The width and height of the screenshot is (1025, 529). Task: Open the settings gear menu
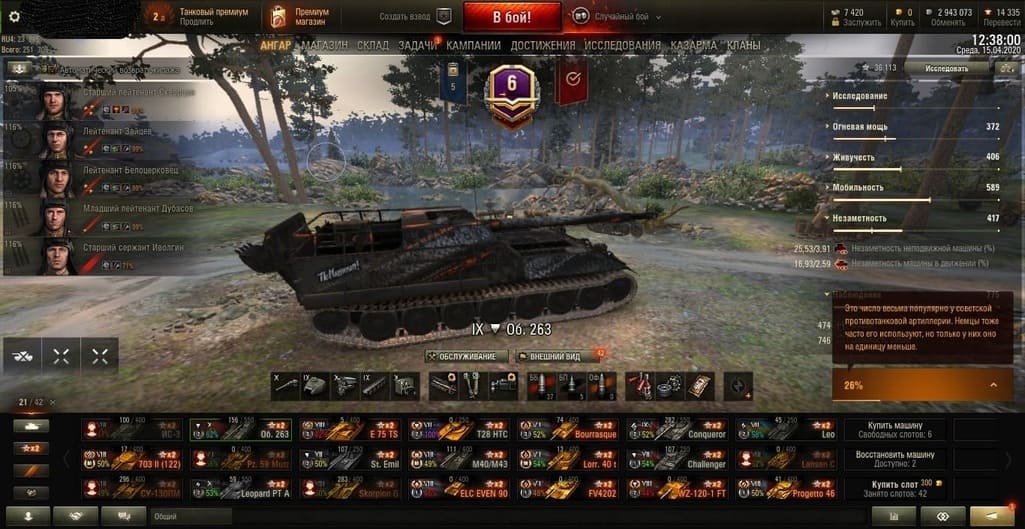click(14, 17)
